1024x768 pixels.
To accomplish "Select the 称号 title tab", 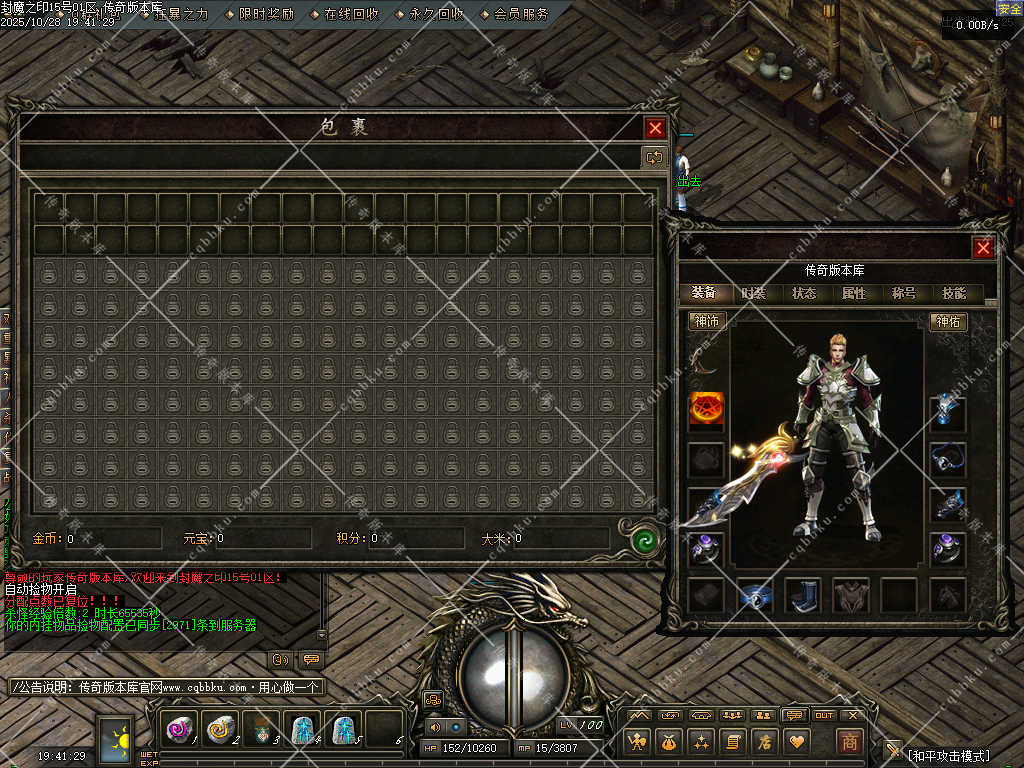I will 904,293.
